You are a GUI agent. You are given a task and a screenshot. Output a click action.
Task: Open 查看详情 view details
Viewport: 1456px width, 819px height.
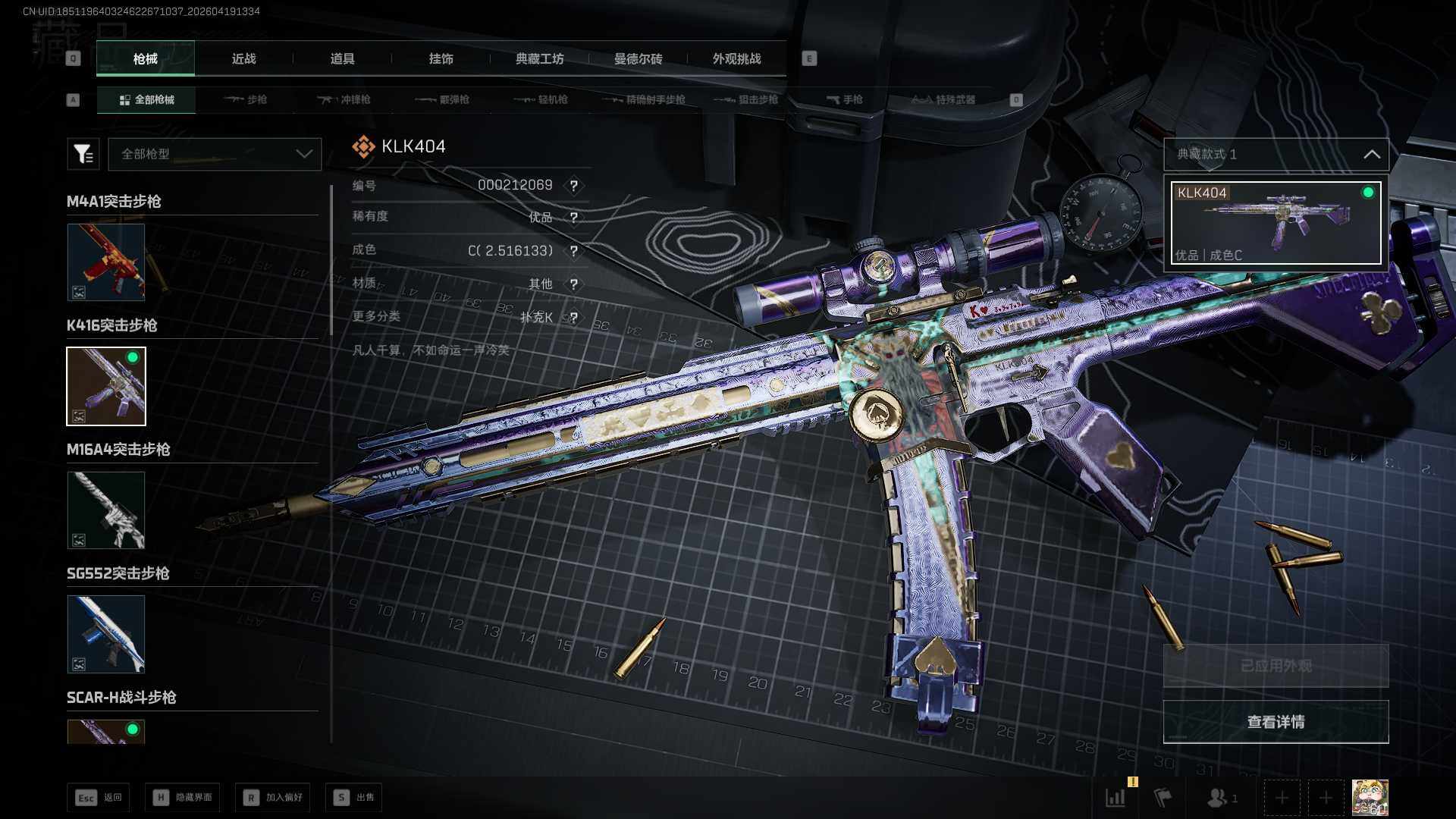point(1276,722)
